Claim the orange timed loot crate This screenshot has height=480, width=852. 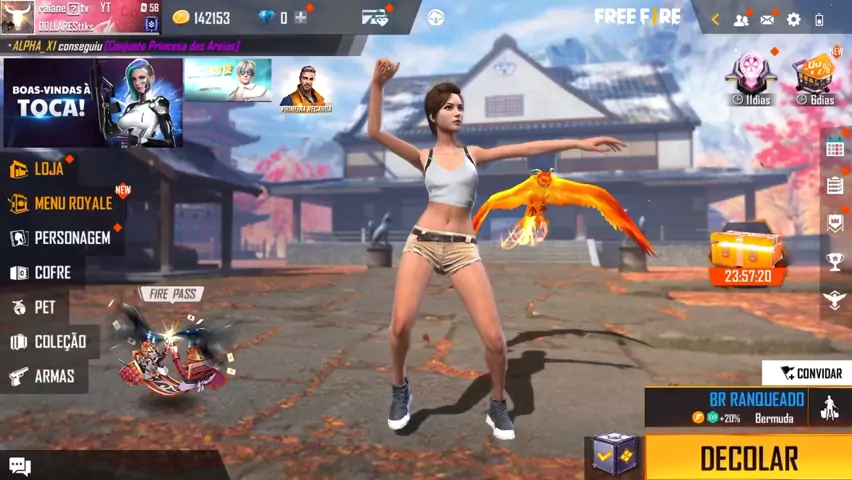748,254
